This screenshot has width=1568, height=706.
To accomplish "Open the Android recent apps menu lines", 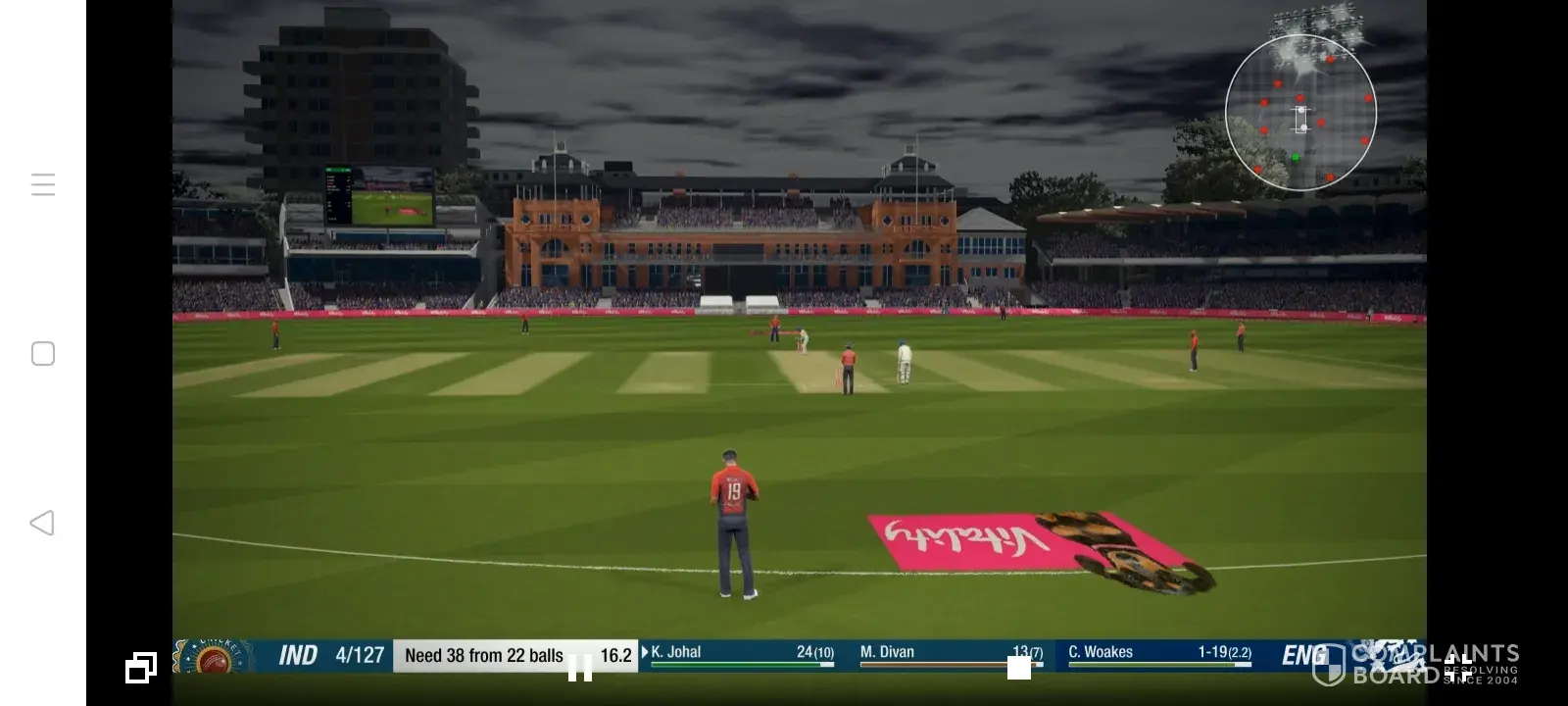I will point(43,184).
